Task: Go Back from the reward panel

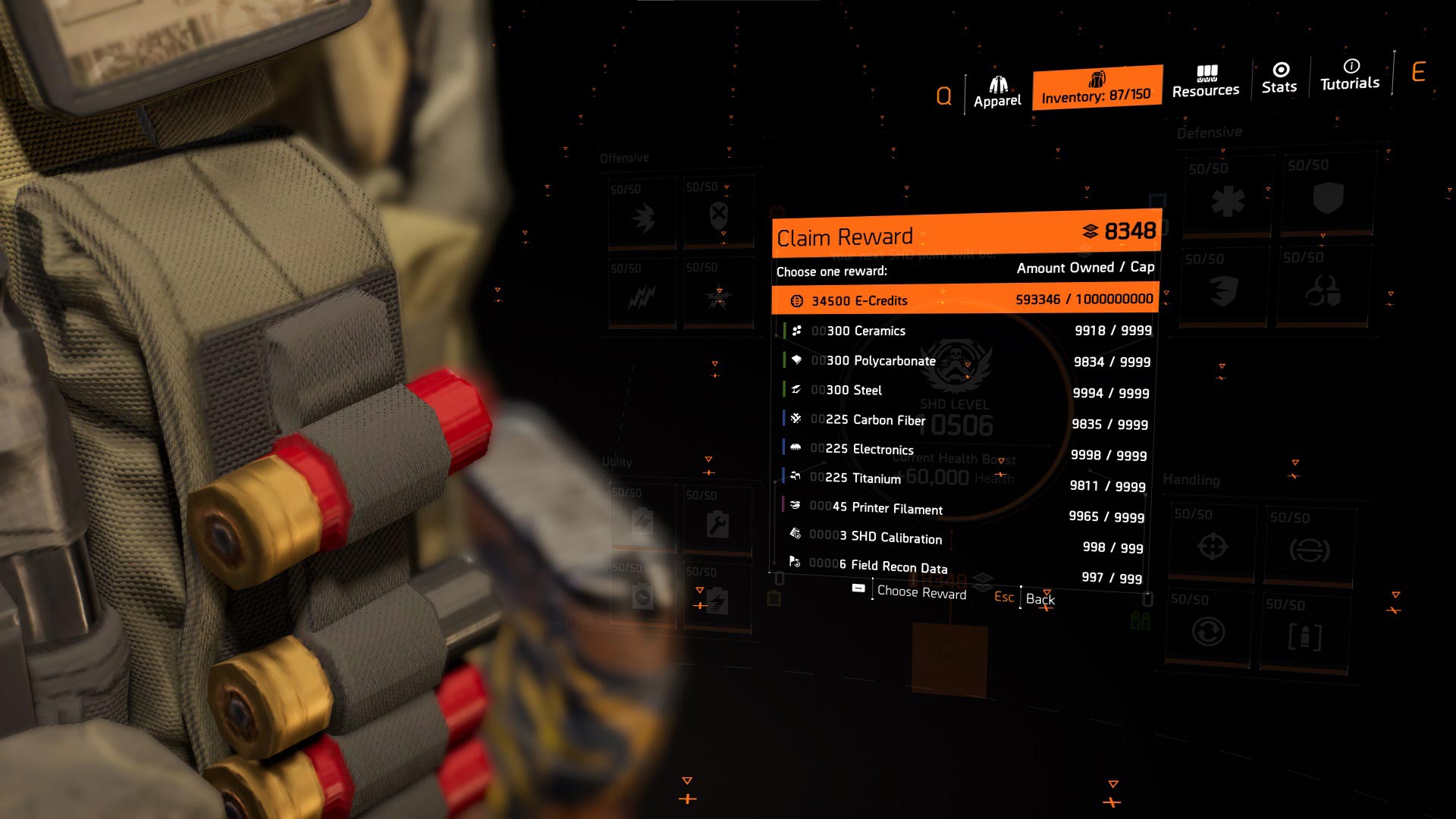Action: pos(1040,599)
